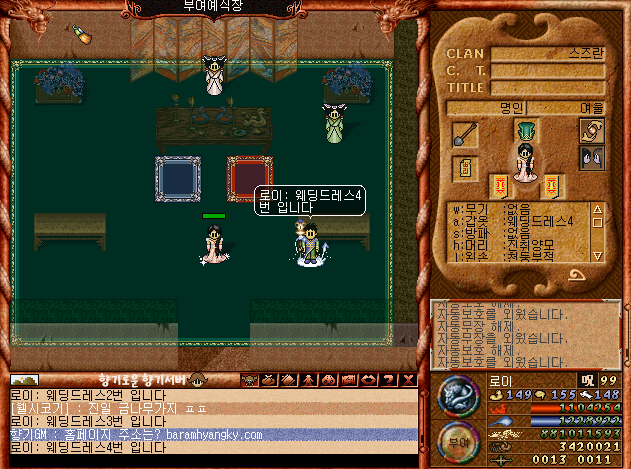Select the green hat helmet slot
This screenshot has height=469, width=631.
click(528, 130)
